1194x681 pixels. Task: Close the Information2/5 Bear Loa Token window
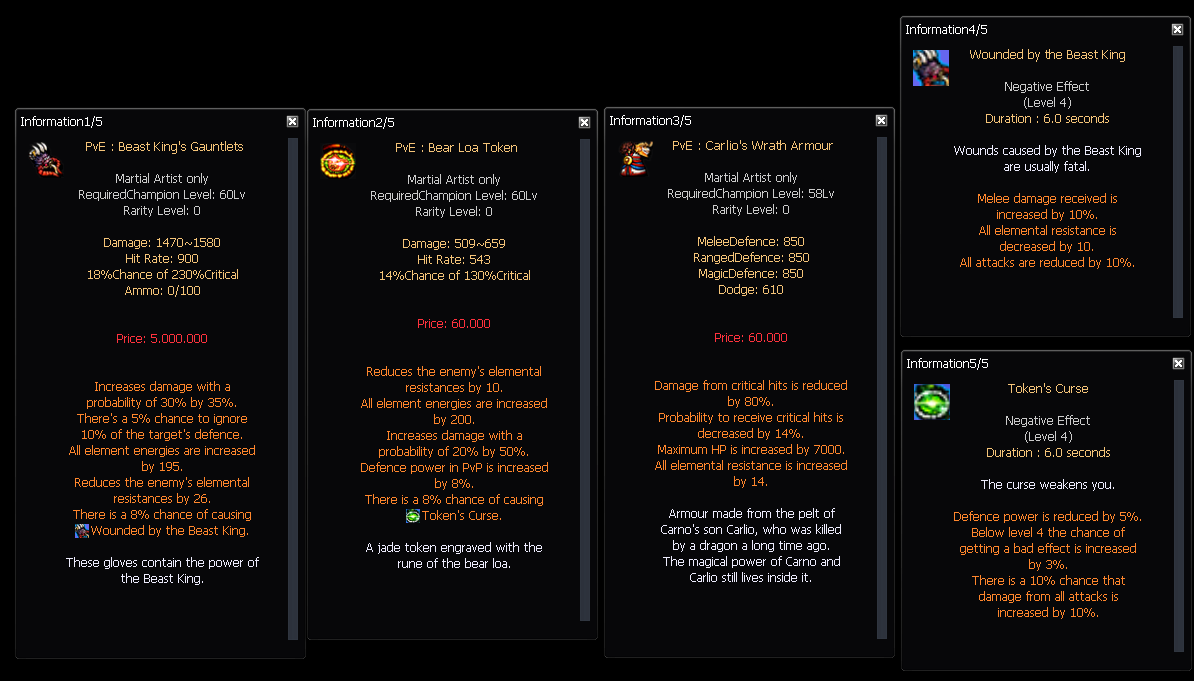[584, 122]
